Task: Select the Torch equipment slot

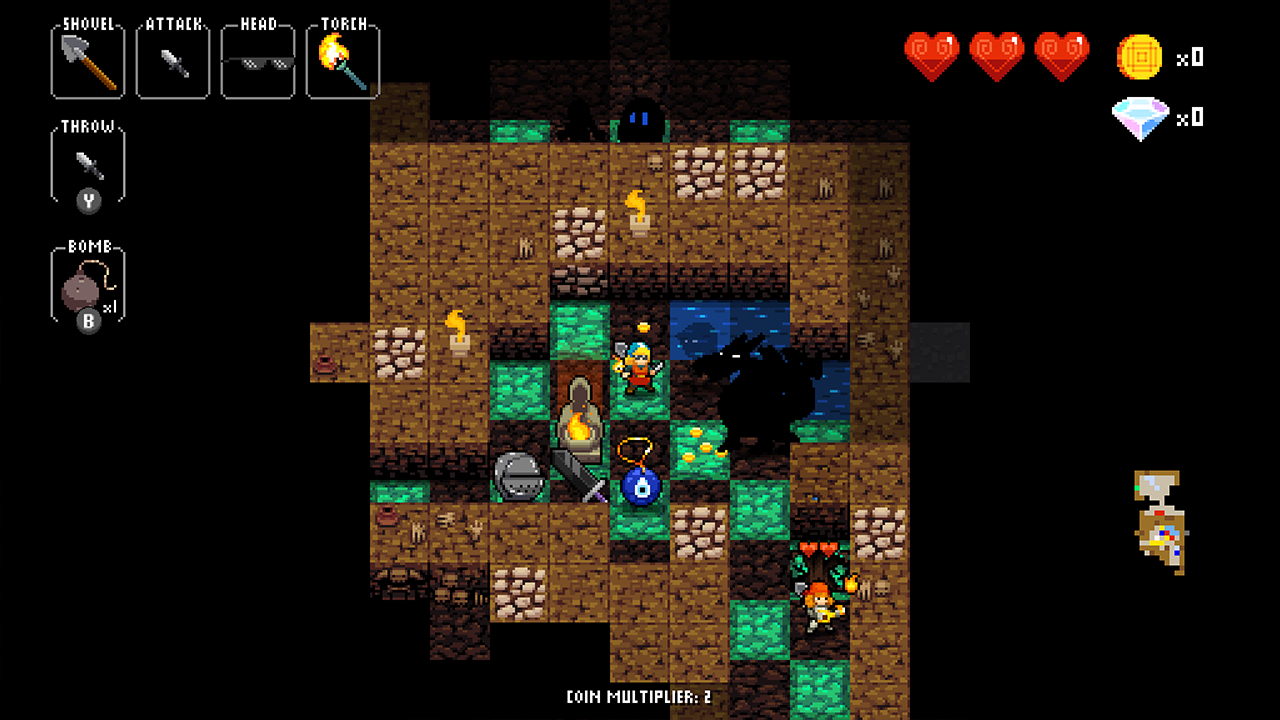Action: pyautogui.click(x=342, y=60)
